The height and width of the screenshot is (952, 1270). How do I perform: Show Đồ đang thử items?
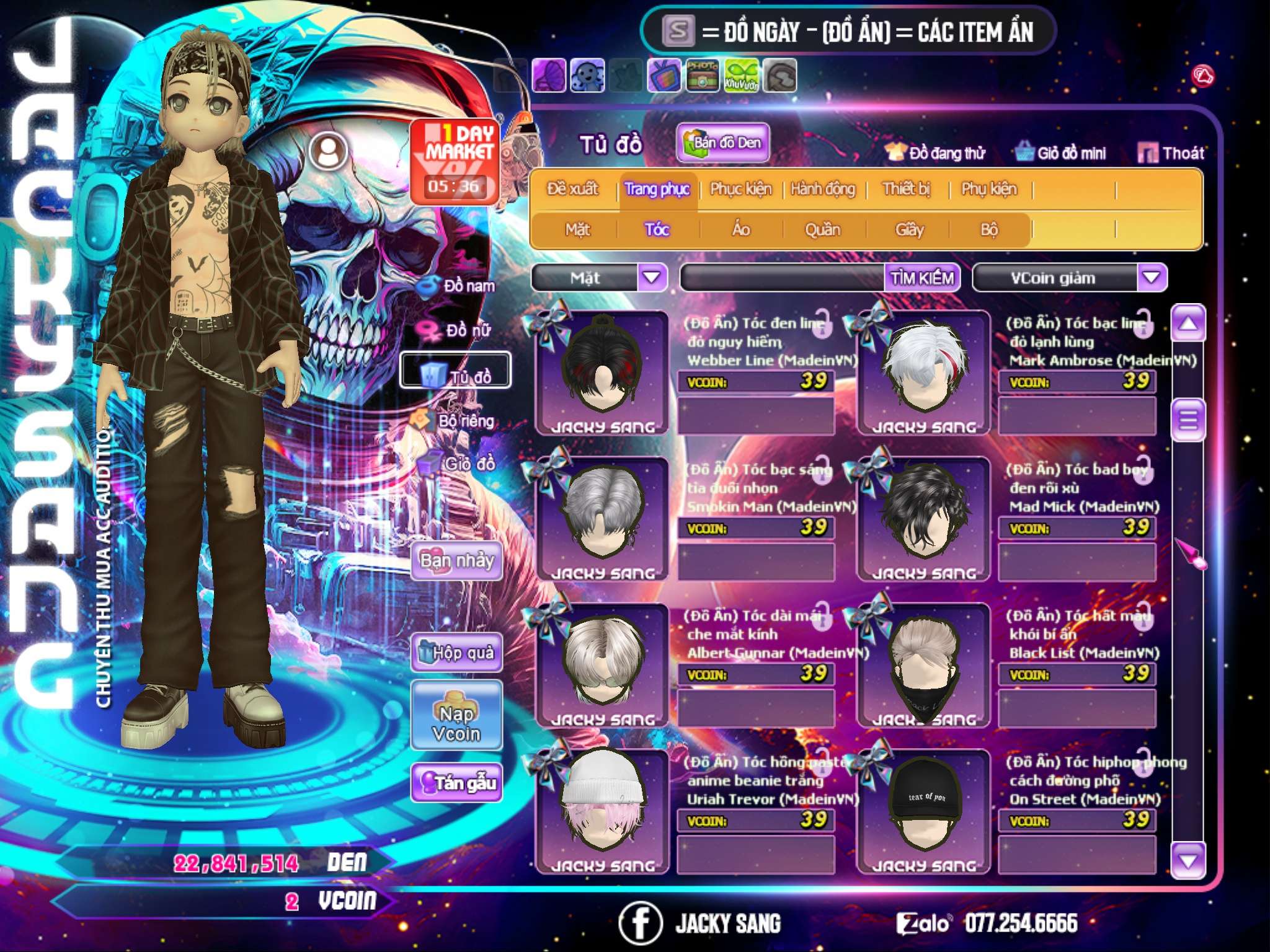(x=936, y=152)
